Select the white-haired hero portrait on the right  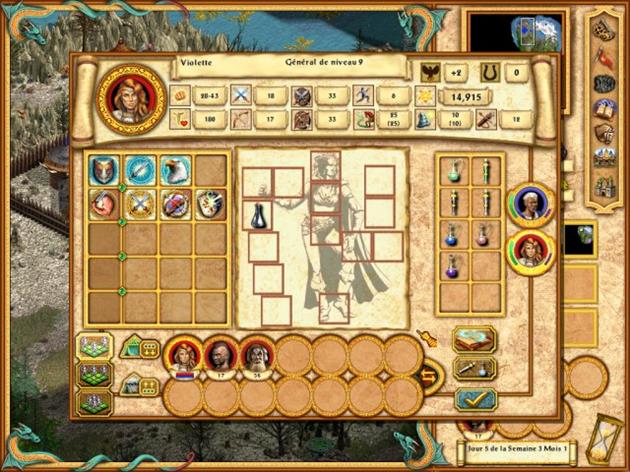click(x=529, y=204)
